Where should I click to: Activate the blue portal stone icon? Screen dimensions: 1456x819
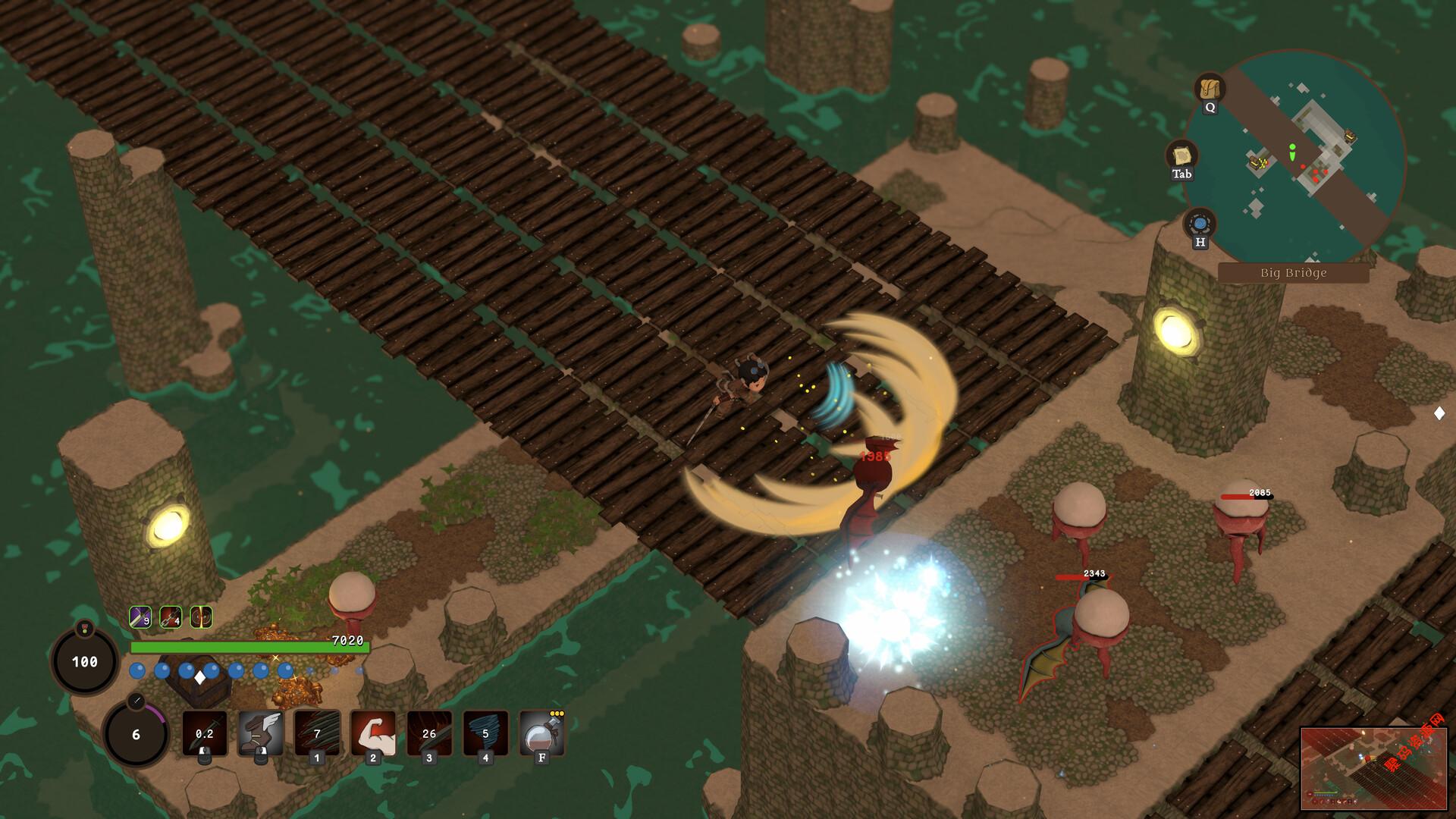pyautogui.click(x=1200, y=224)
